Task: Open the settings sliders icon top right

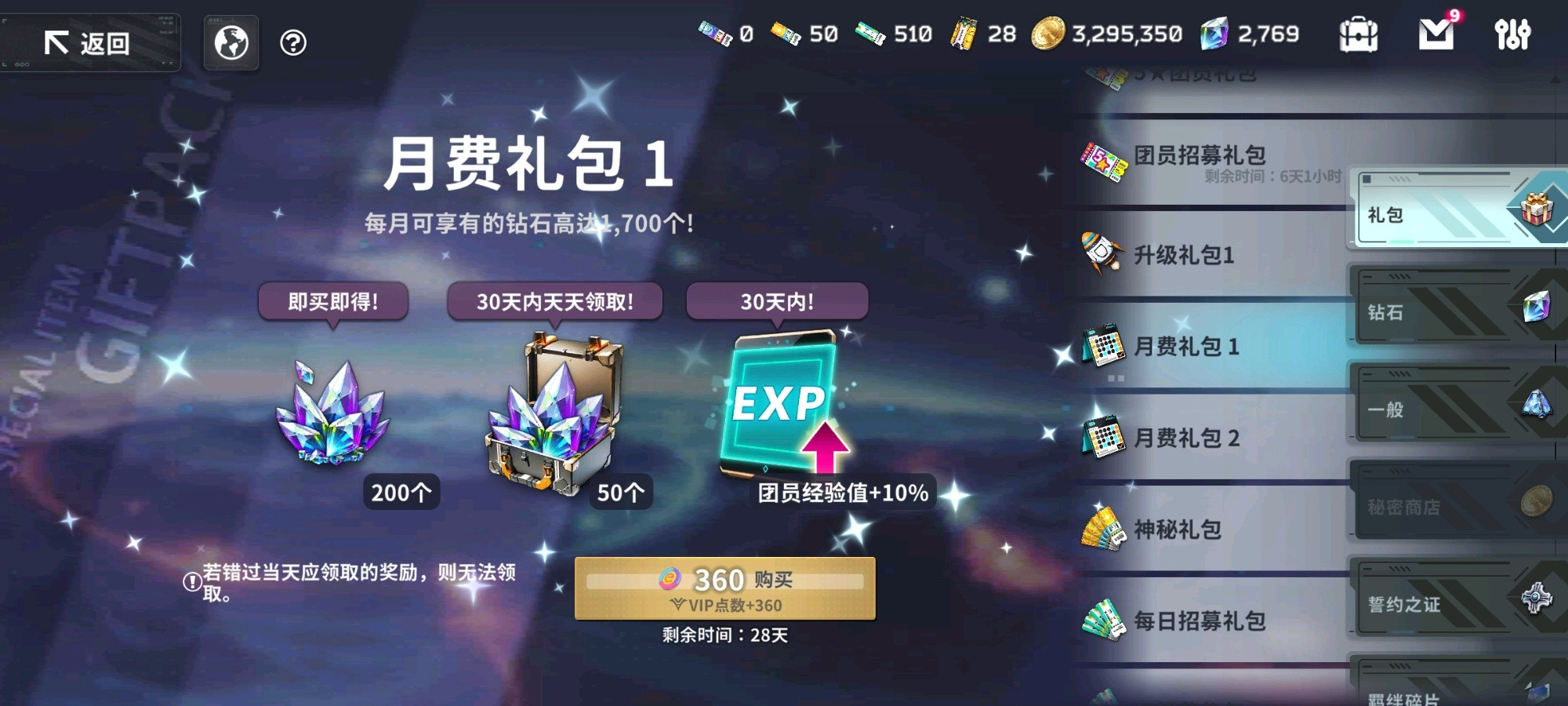Action: 1513,35
